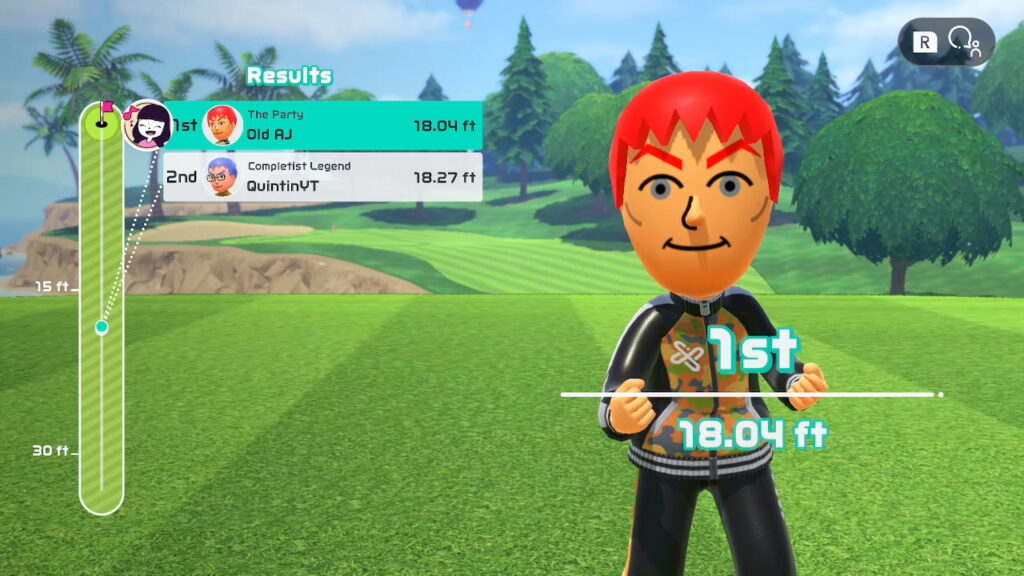Viewport: 1024px width, 576px height.
Task: Open the player list magnifier icon
Action: click(x=964, y=41)
